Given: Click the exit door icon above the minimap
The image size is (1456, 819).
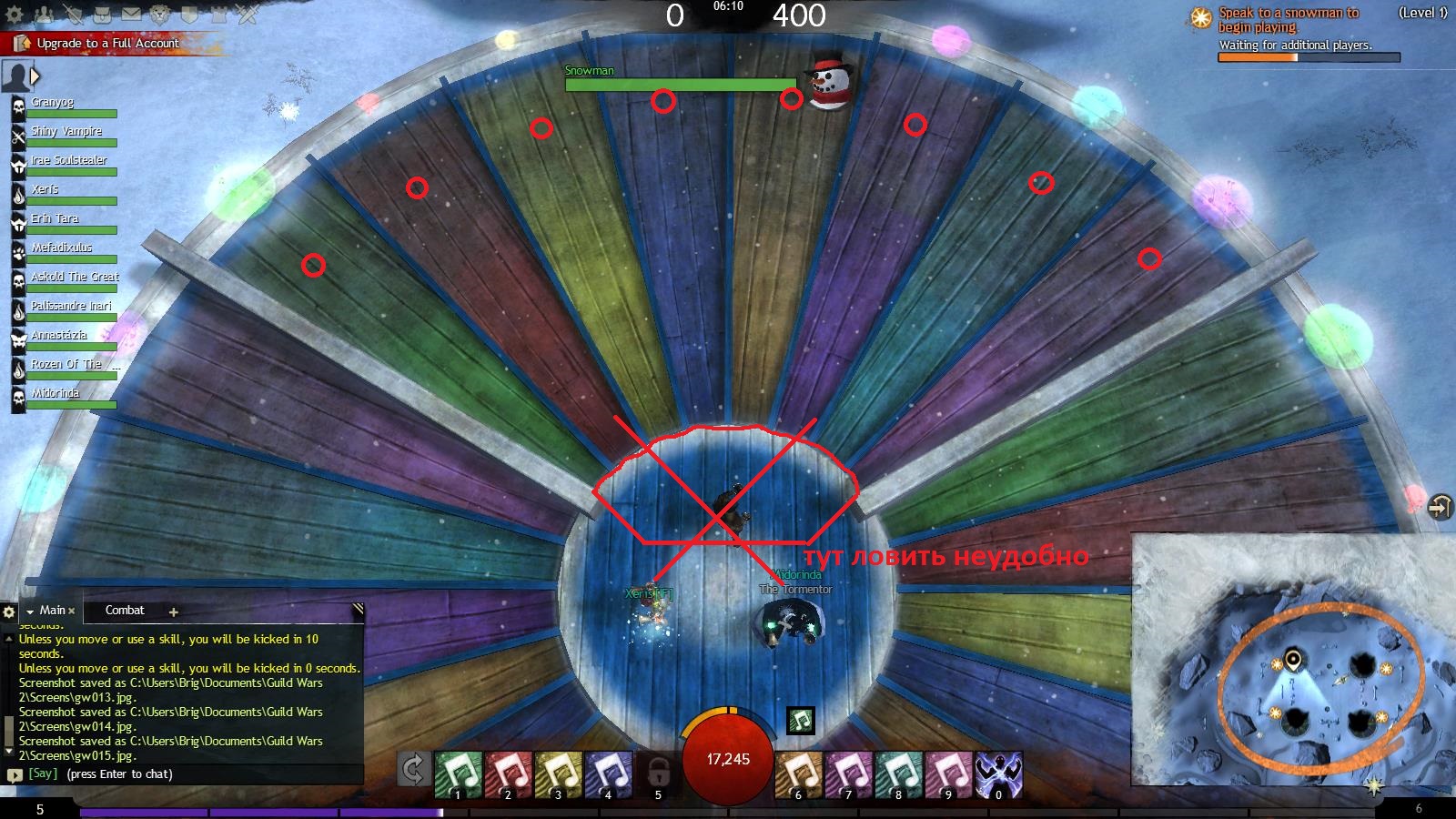Looking at the screenshot, I should (x=1440, y=506).
